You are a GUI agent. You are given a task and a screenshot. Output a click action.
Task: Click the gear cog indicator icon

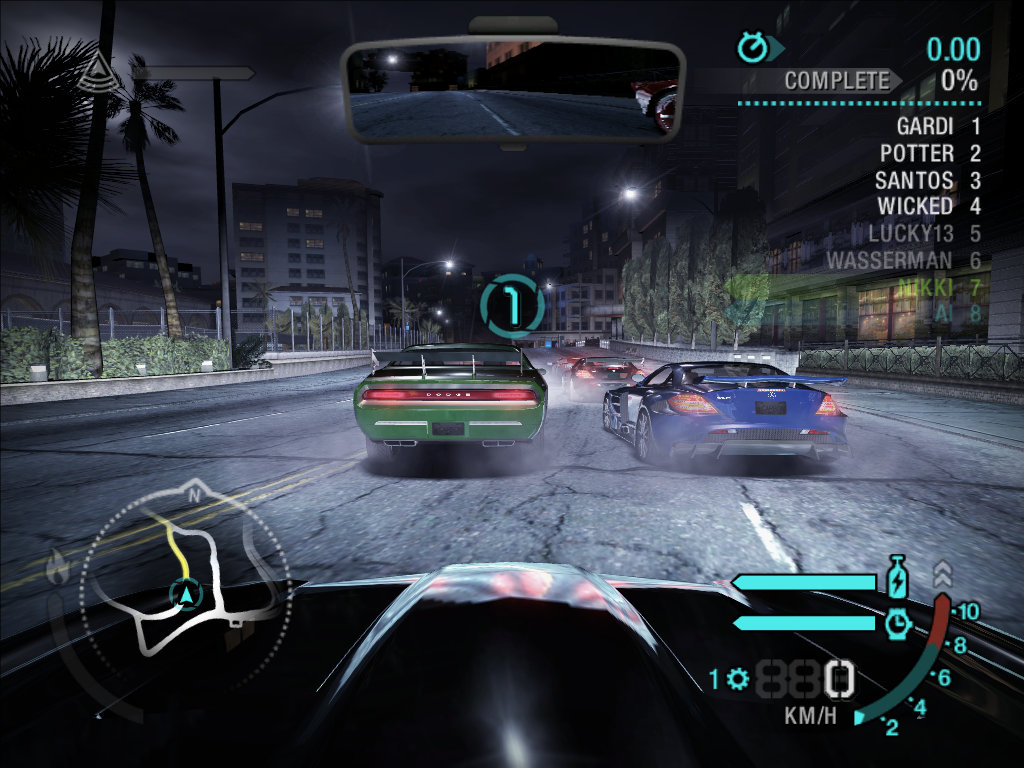pos(739,680)
